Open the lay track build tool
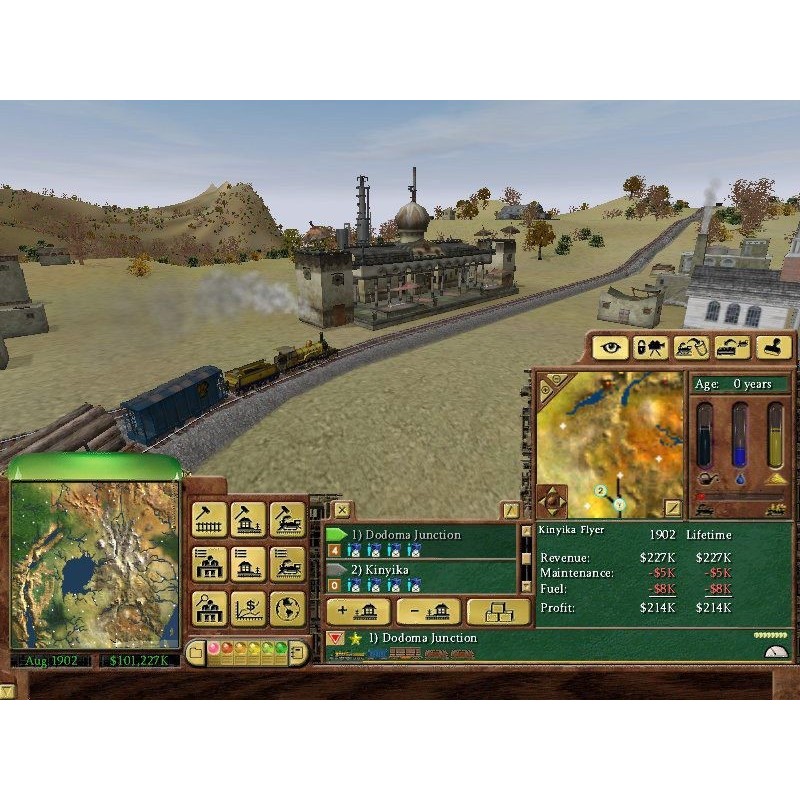Screen dimensions: 800x800 209,518
